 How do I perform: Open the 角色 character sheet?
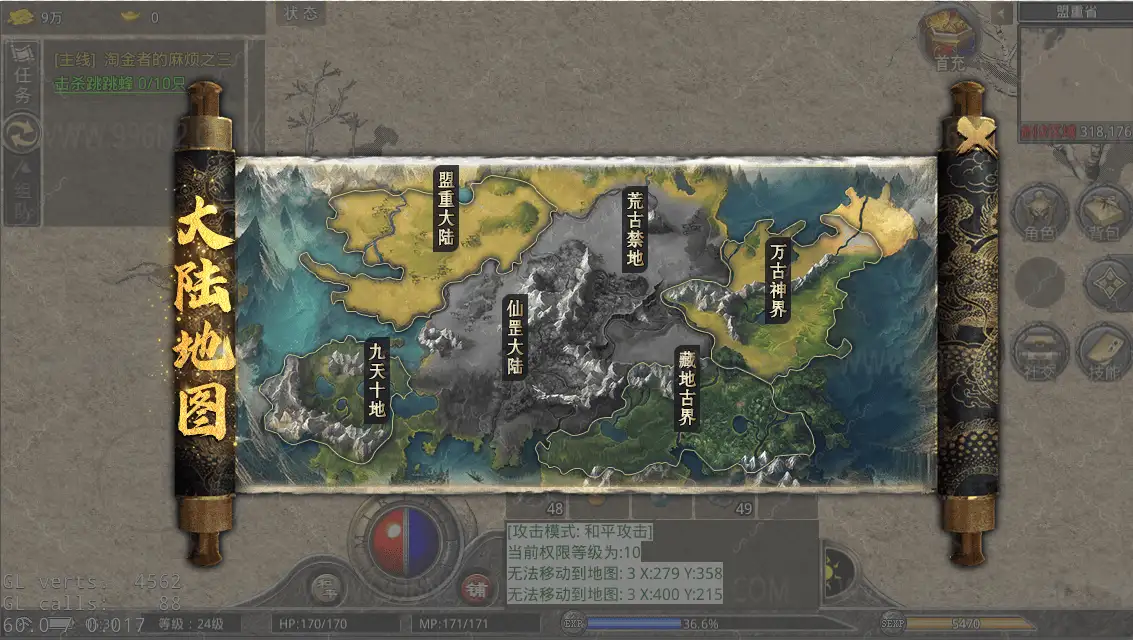pyautogui.click(x=1040, y=213)
